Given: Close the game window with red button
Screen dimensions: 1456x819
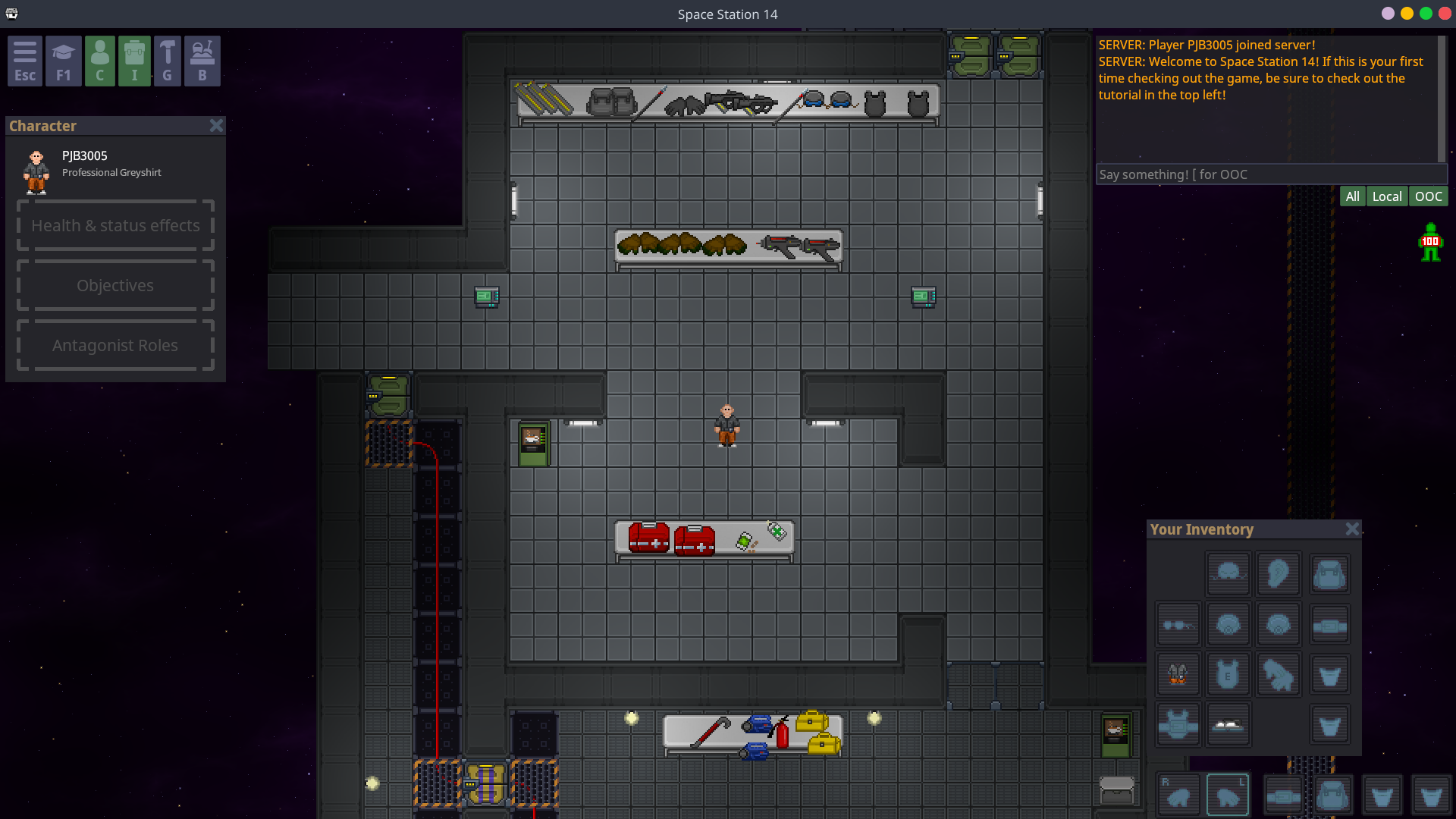Looking at the screenshot, I should (x=1445, y=14).
